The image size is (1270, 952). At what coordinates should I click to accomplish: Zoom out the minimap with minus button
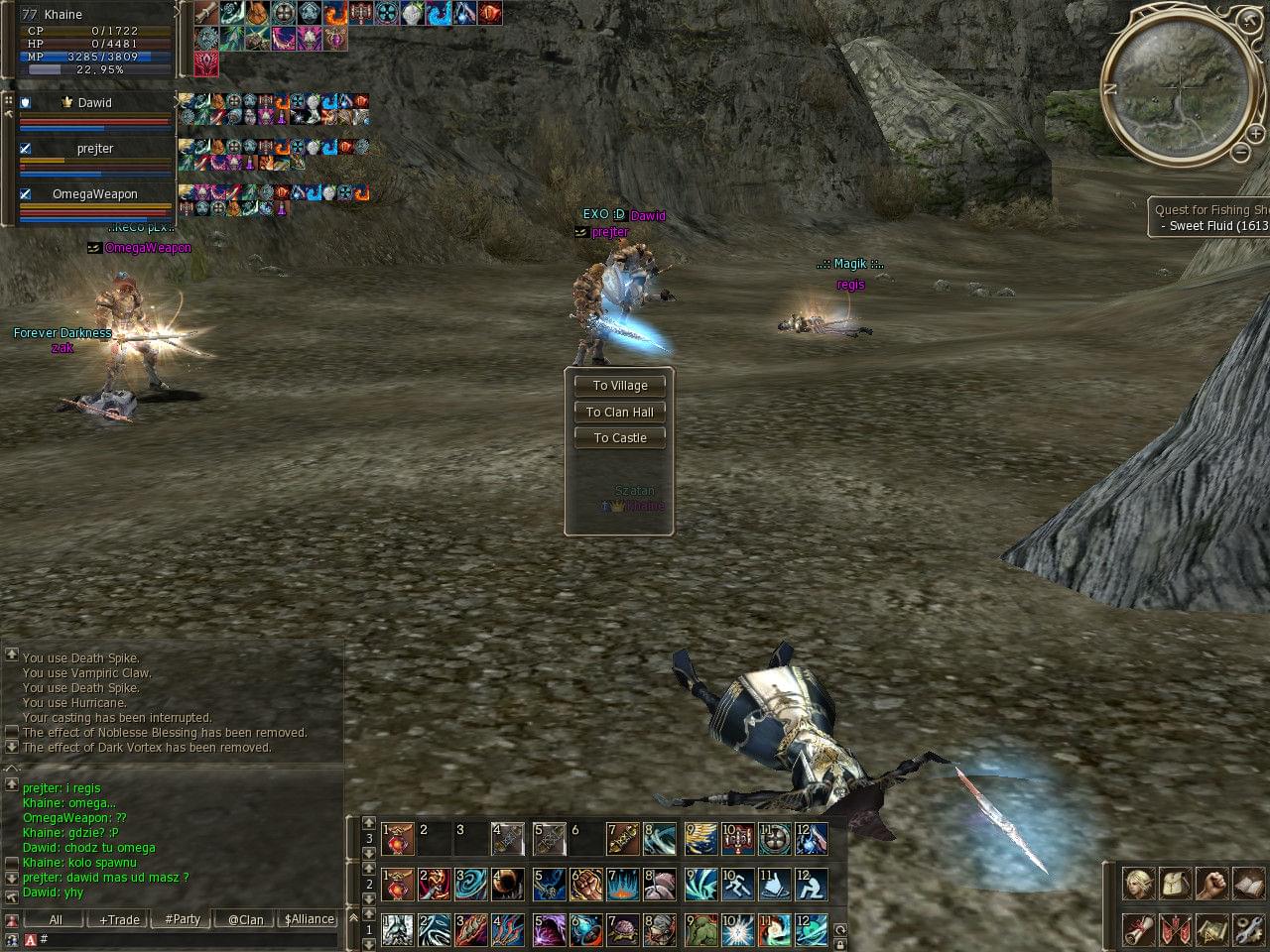pyautogui.click(x=1240, y=153)
